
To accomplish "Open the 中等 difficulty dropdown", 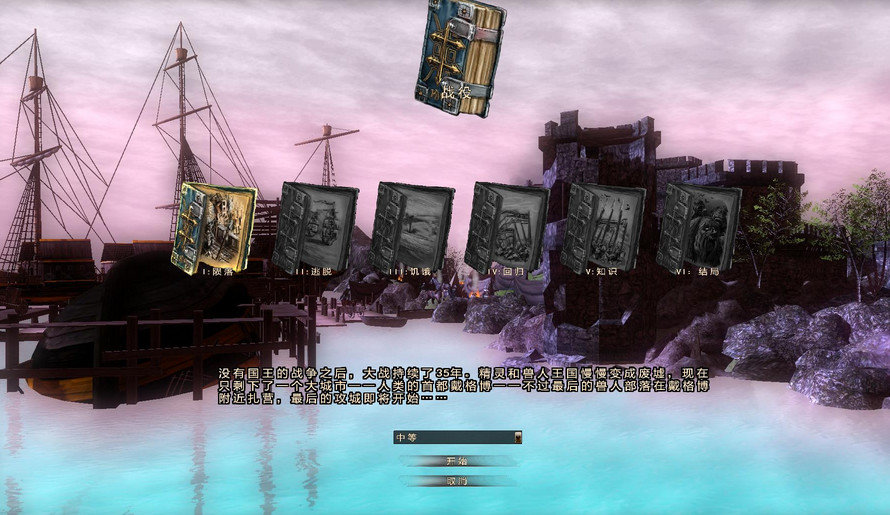I will click(x=458, y=437).
